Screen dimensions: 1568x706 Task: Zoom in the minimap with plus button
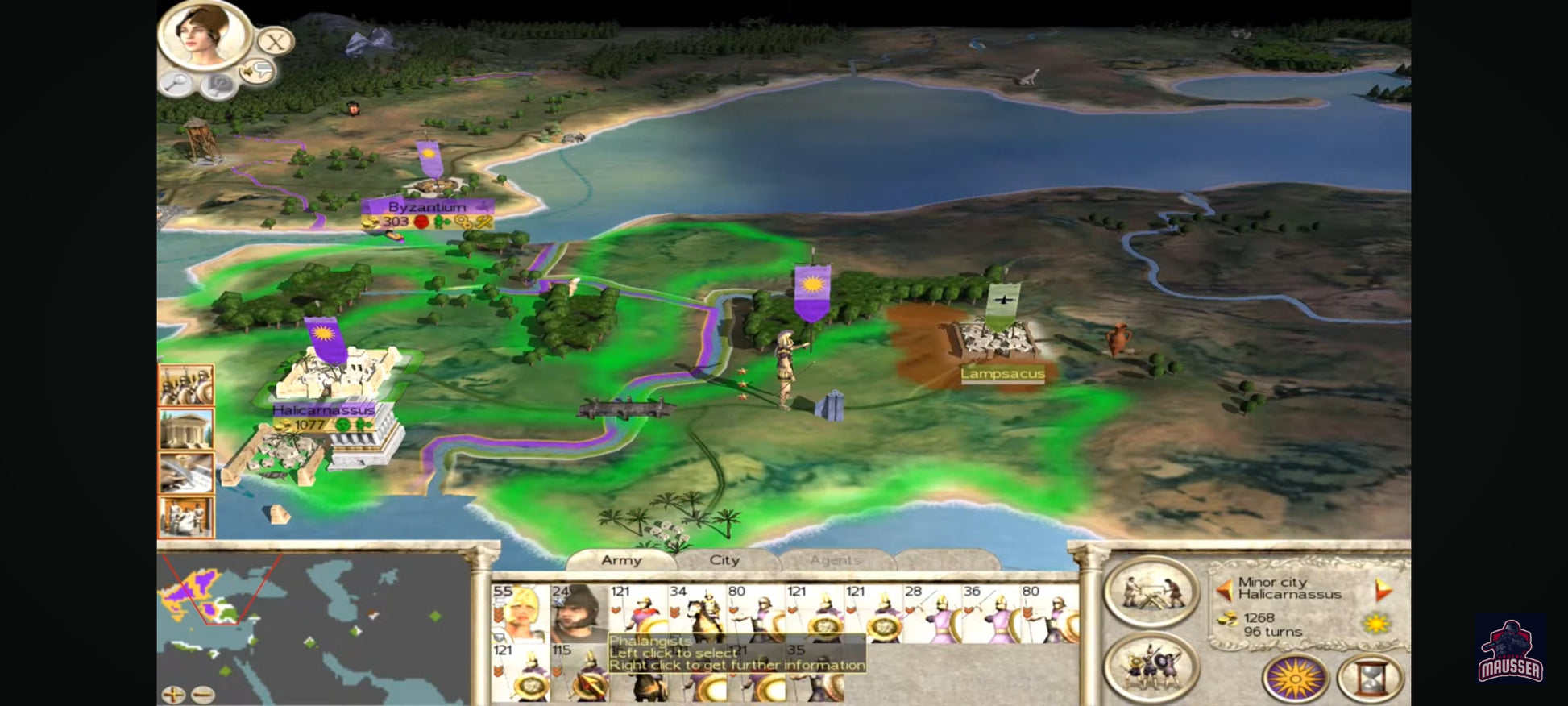click(x=173, y=693)
